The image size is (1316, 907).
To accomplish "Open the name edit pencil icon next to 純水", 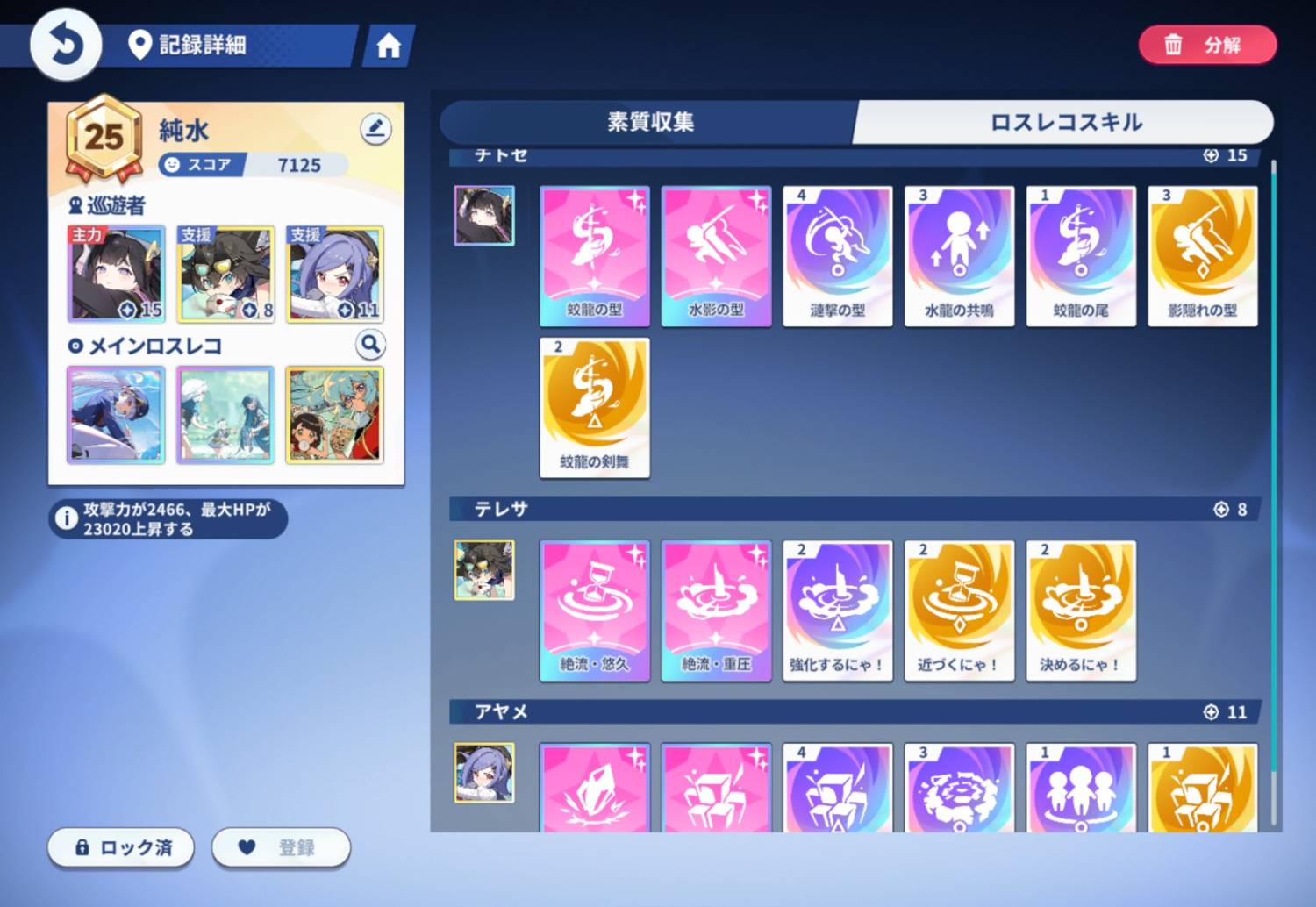I will click(375, 128).
